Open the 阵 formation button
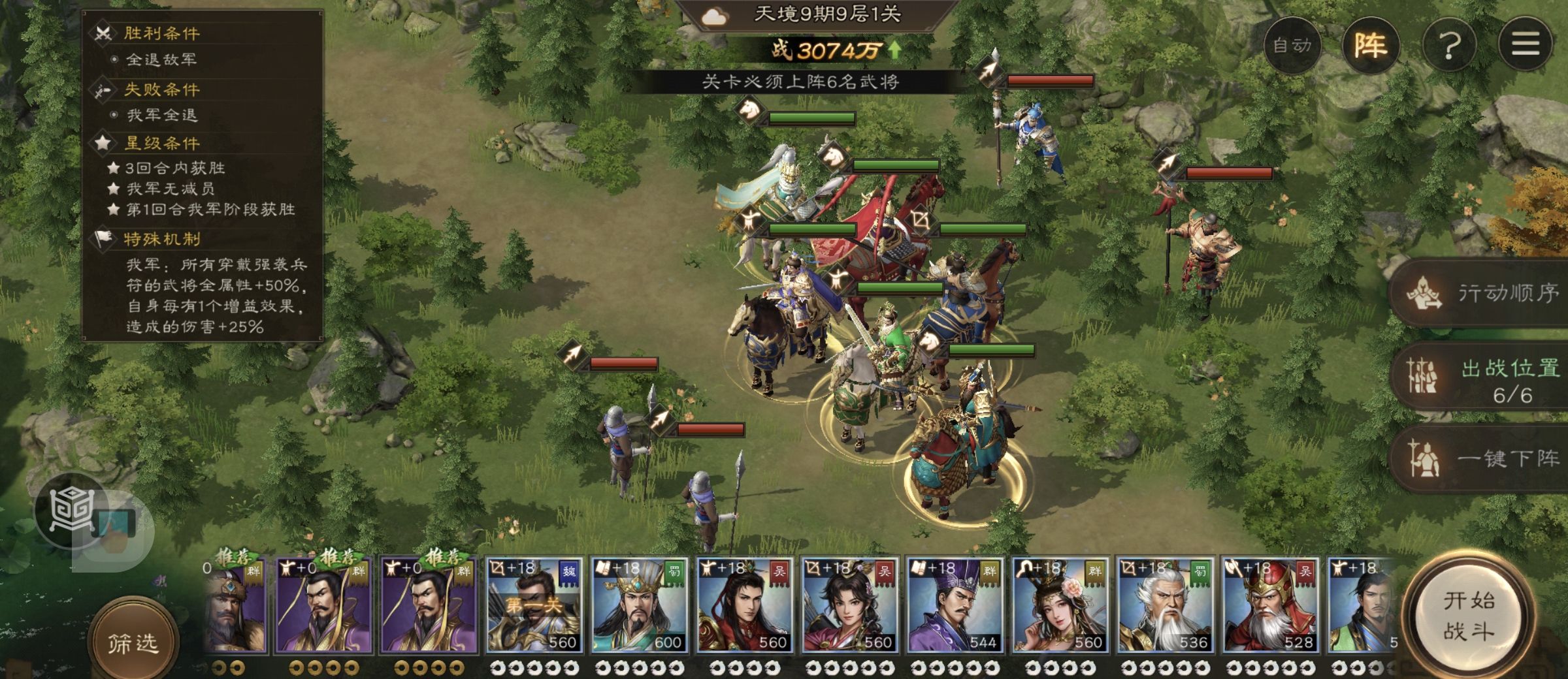 tap(1370, 45)
